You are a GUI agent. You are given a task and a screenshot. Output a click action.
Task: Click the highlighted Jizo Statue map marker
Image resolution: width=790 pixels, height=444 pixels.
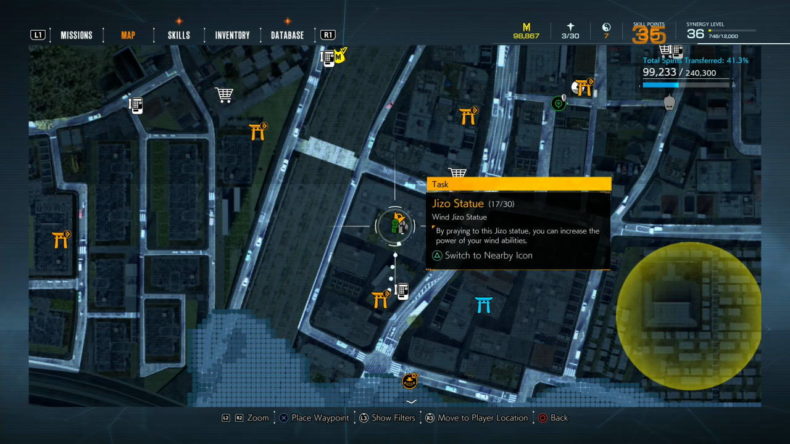[x=396, y=226]
